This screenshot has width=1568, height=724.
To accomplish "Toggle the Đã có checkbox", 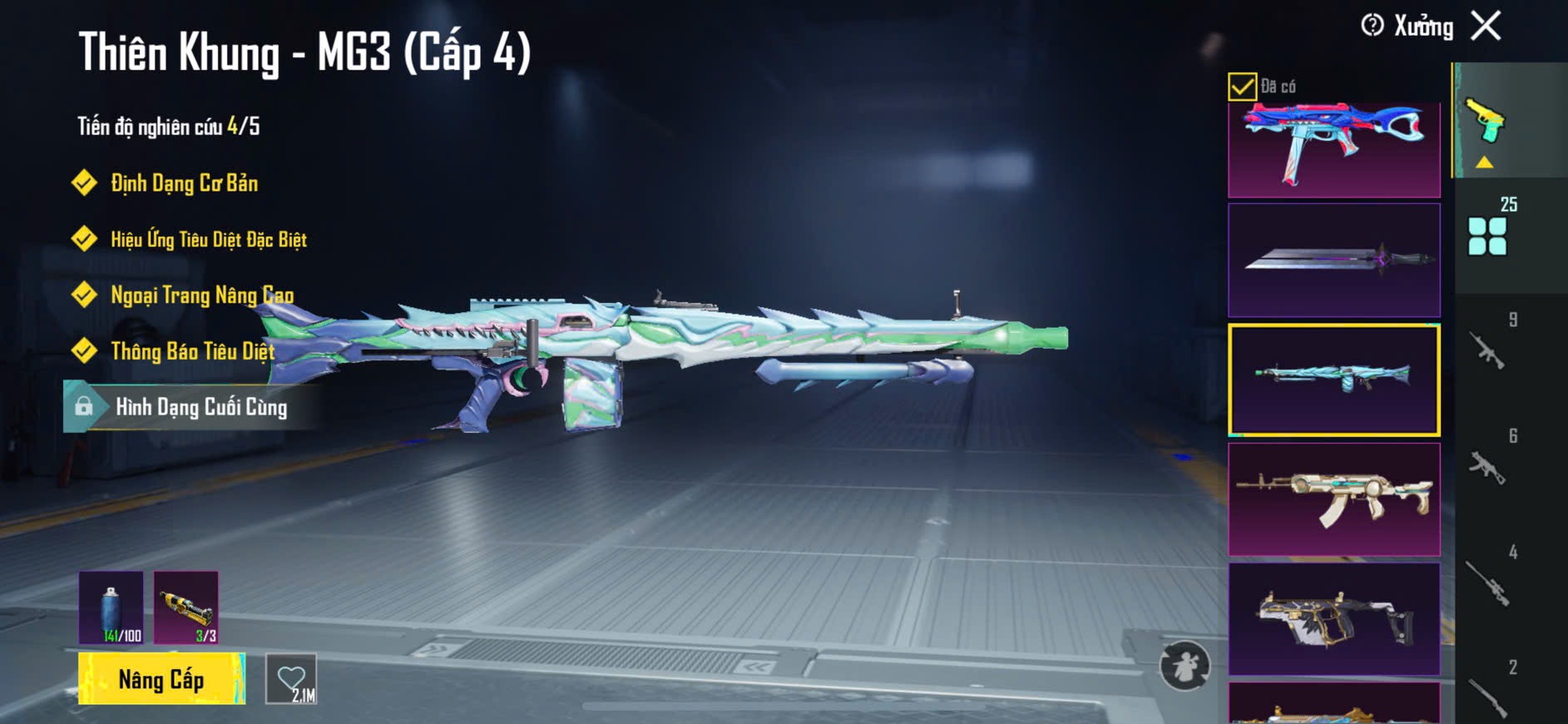I will pyautogui.click(x=1242, y=87).
